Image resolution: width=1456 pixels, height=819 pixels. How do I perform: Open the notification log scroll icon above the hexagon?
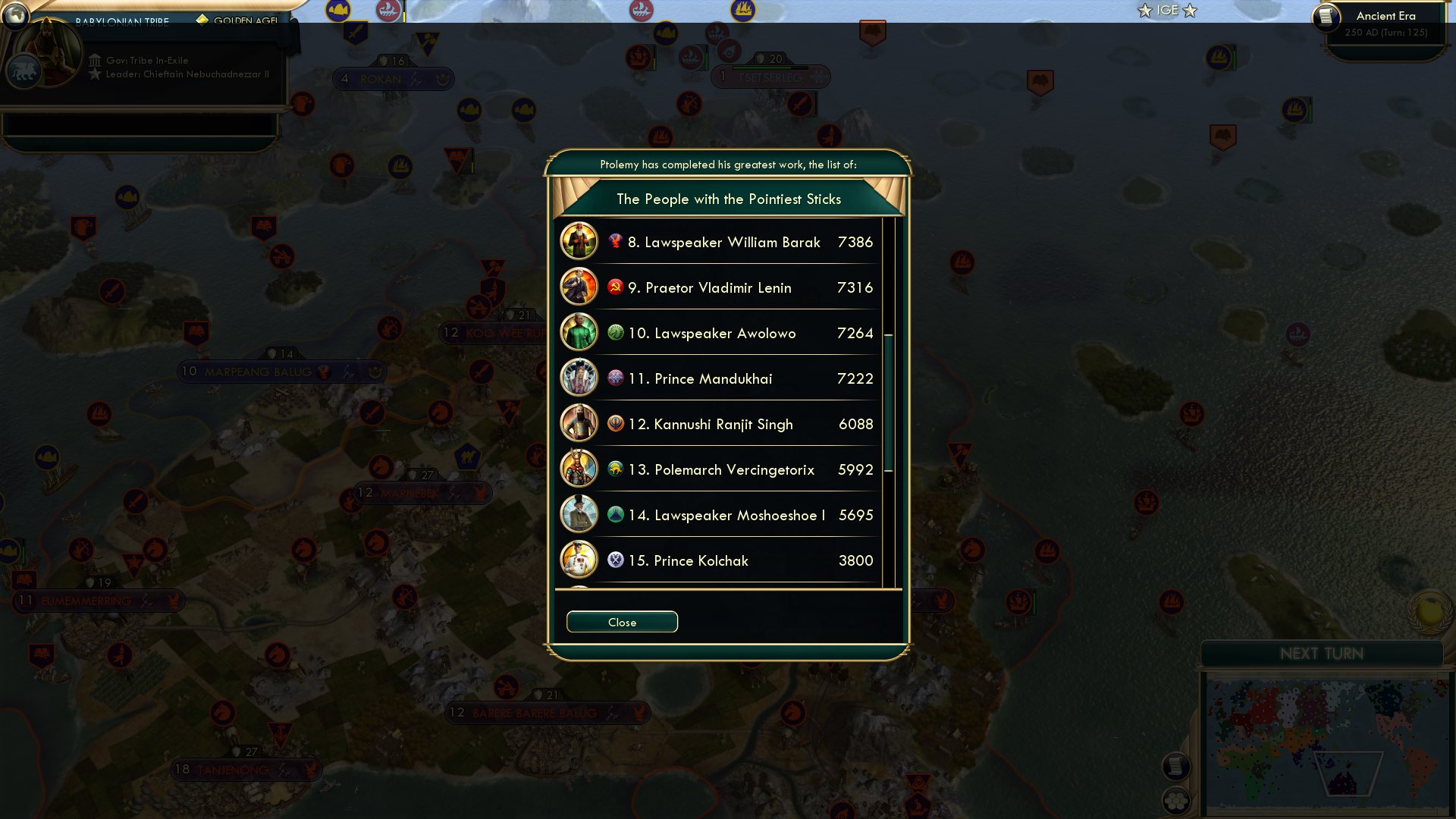tap(1178, 766)
